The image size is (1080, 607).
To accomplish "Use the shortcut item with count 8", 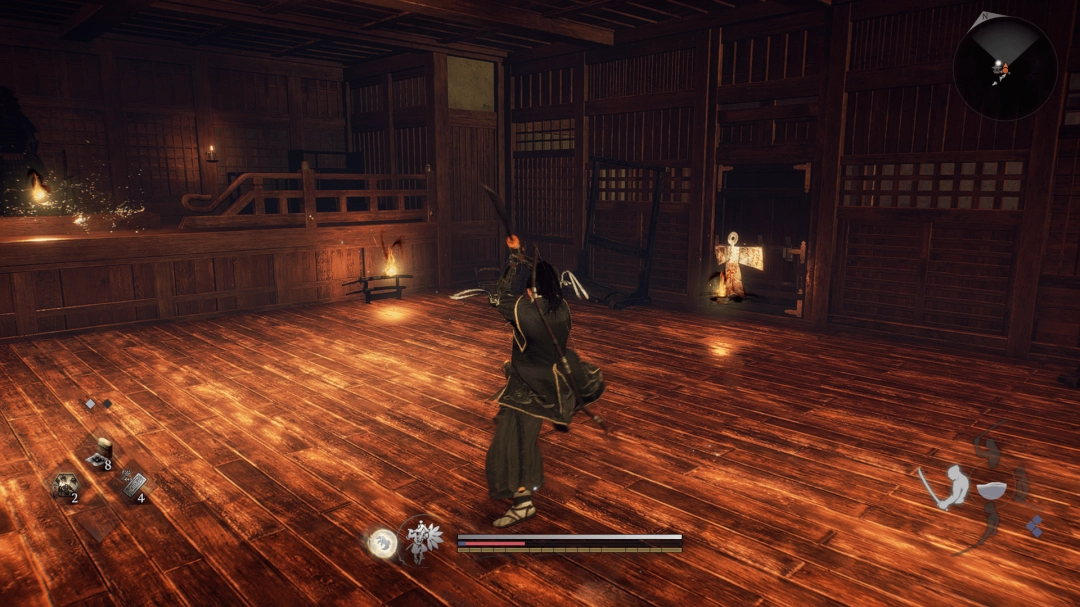I will (x=99, y=452).
